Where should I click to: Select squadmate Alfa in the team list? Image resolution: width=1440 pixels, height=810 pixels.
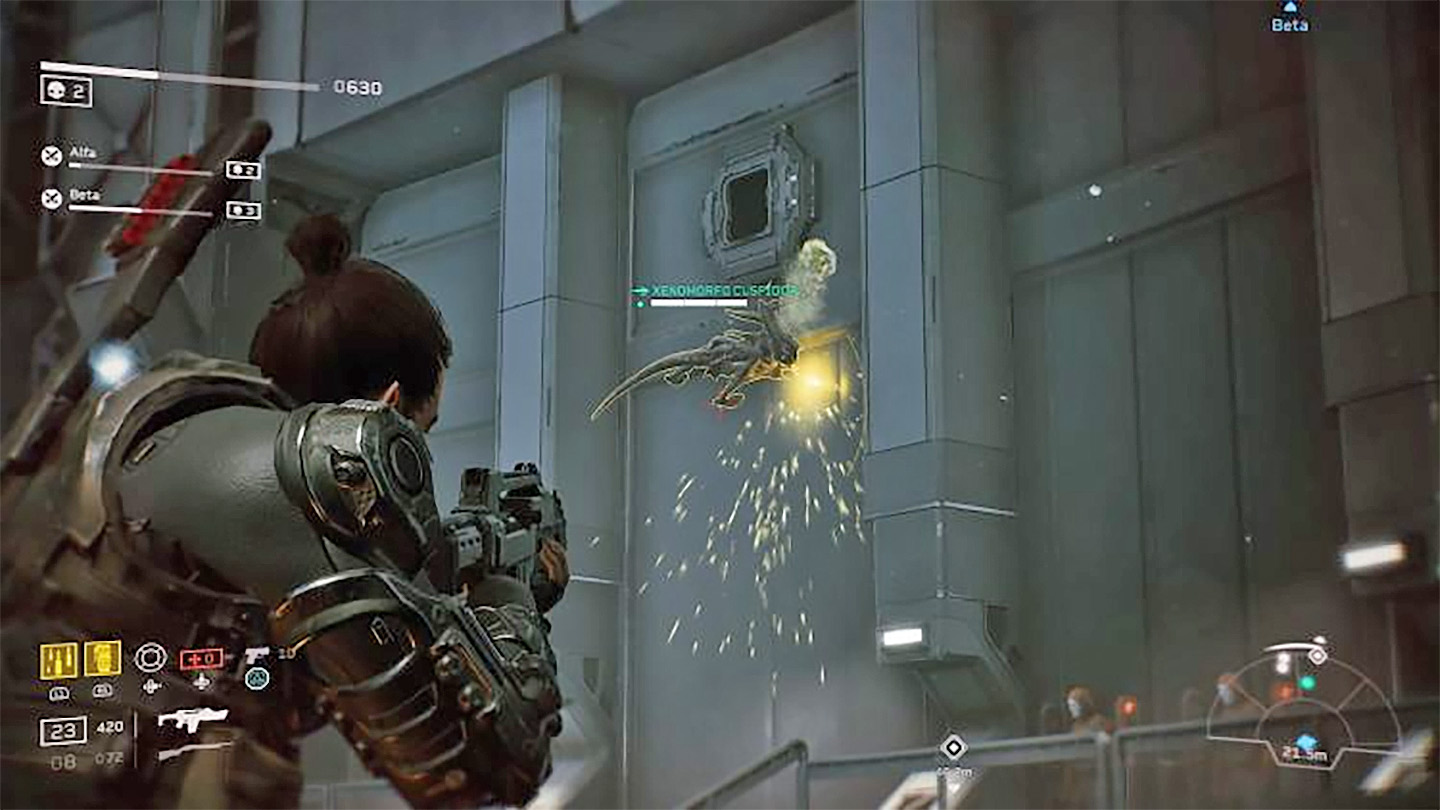point(82,154)
